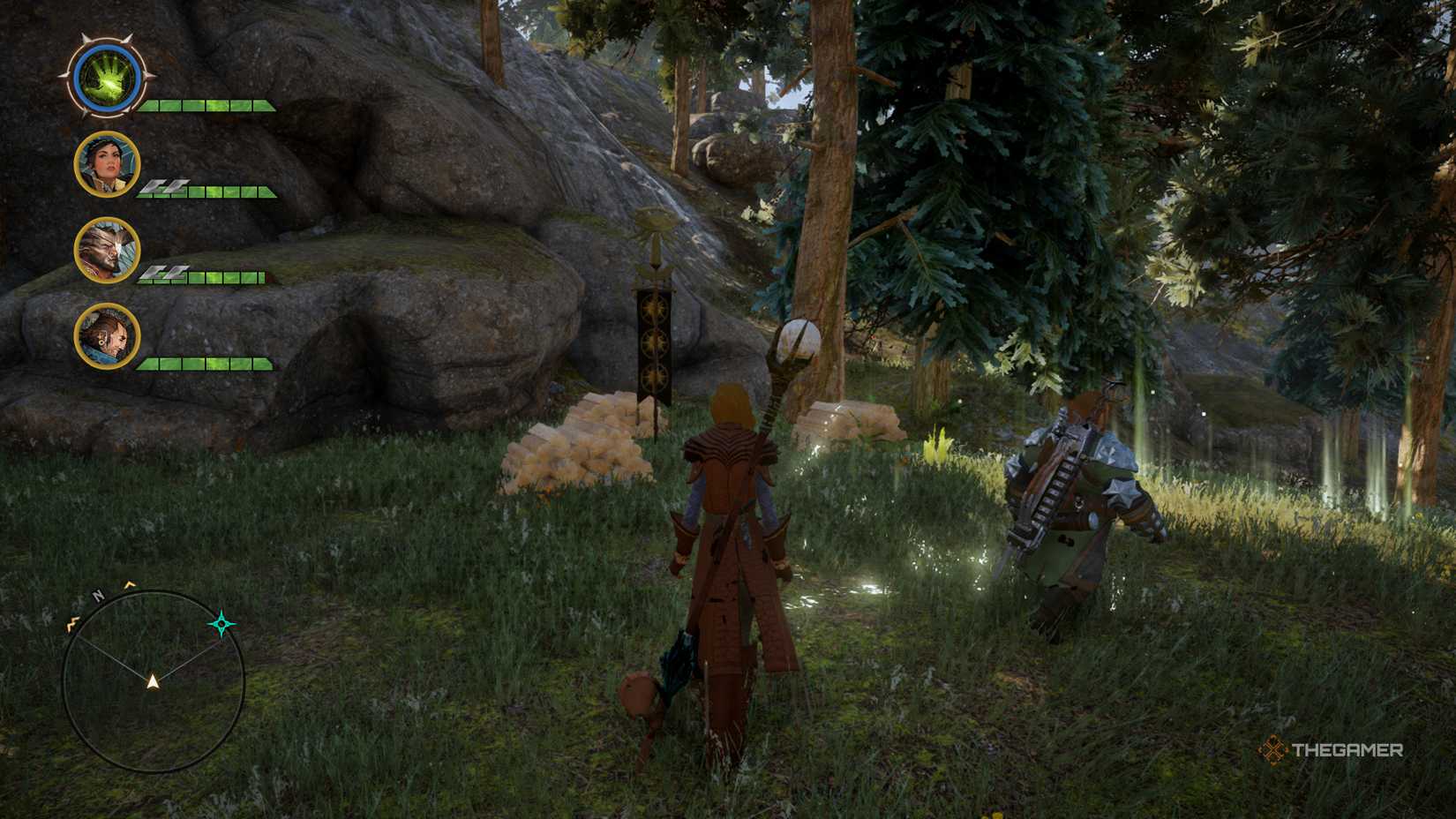
Task: Click Varric's full green health bar
Action: point(207,364)
